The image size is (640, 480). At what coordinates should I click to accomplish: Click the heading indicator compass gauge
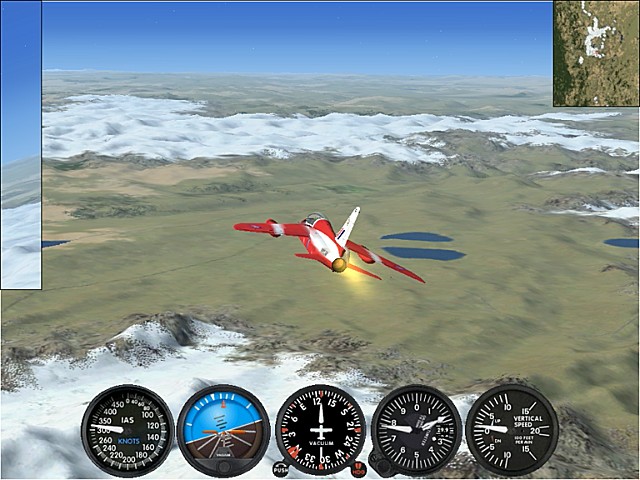click(320, 430)
